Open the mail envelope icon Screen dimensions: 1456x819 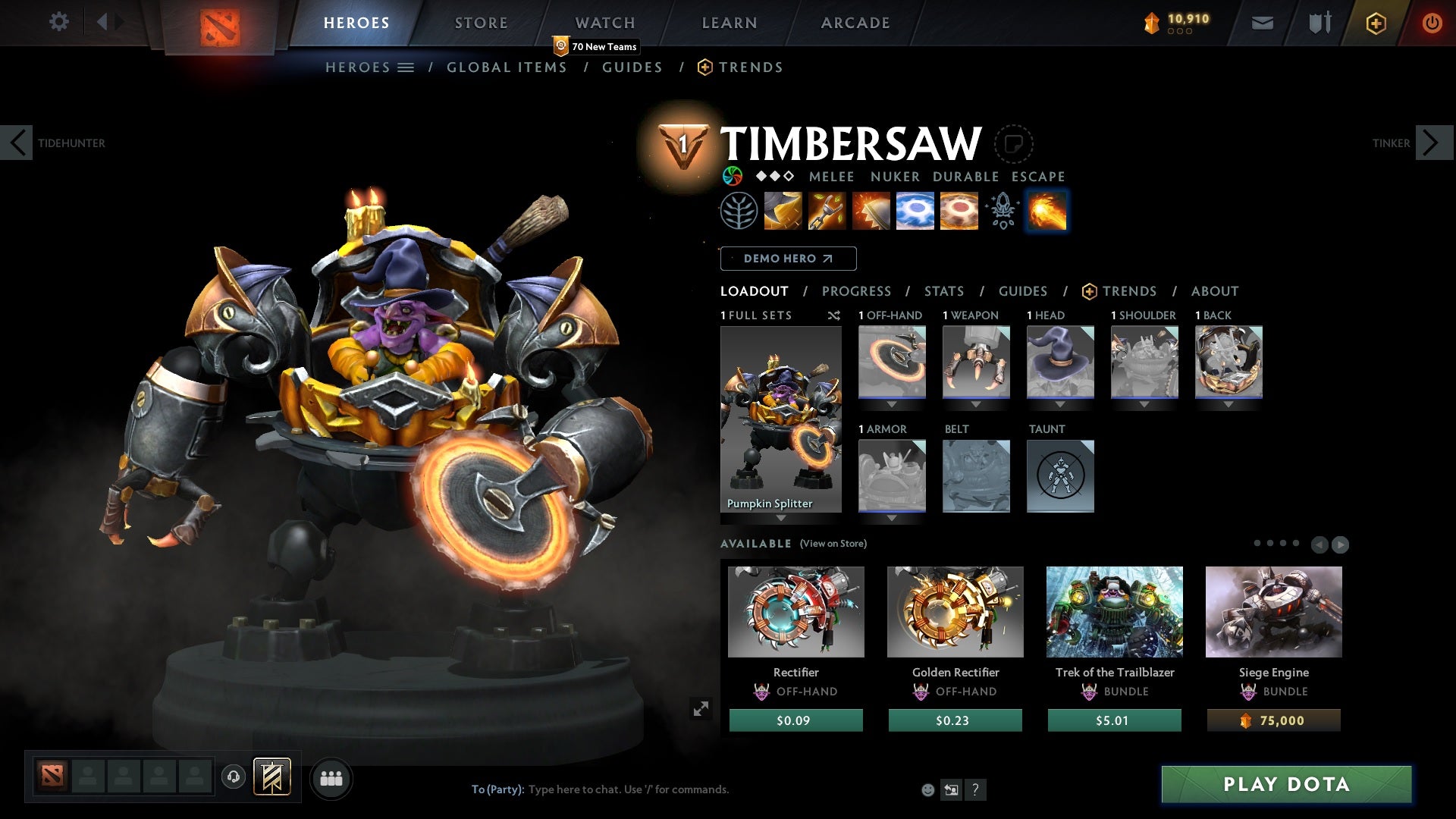click(x=1263, y=22)
